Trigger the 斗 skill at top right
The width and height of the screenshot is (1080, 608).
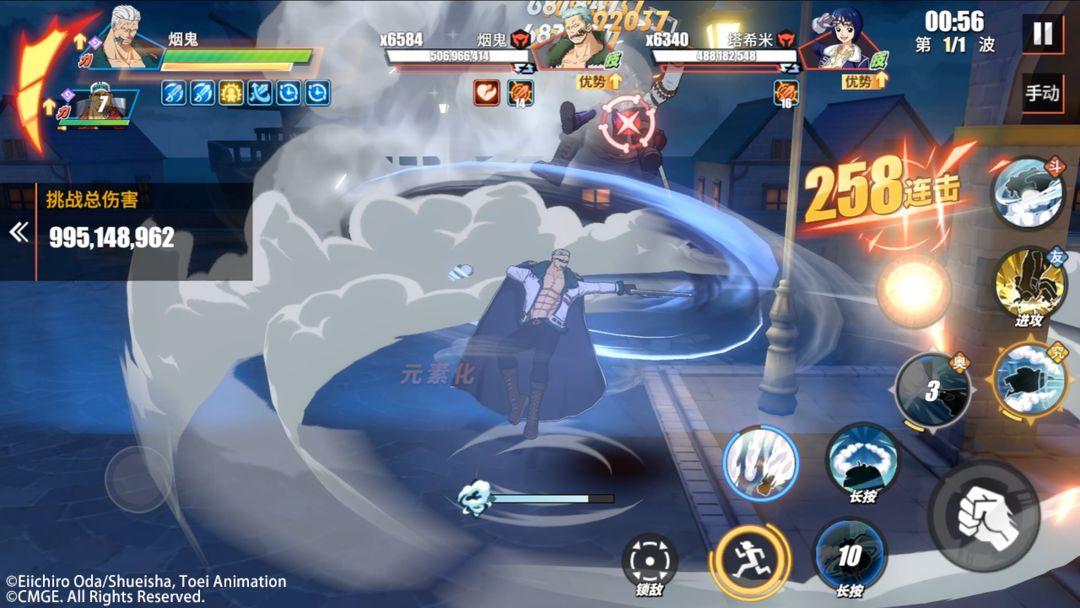pyautogui.click(x=1028, y=192)
